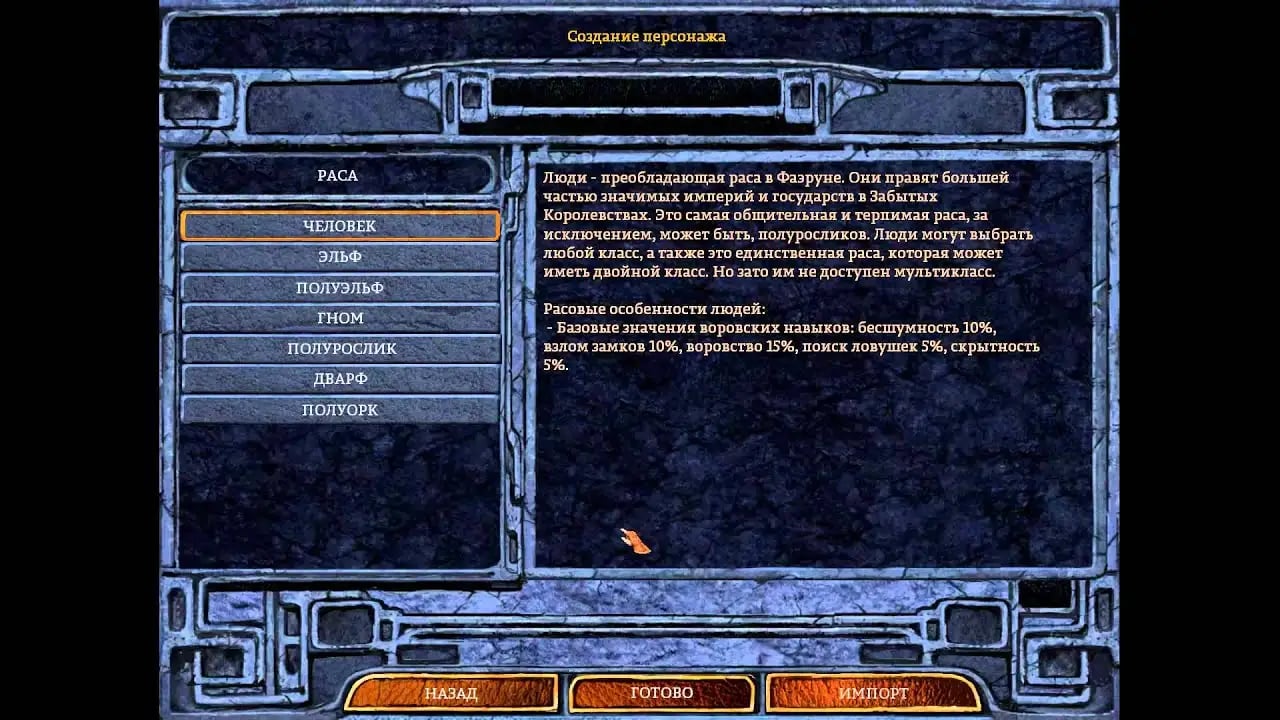
Task: Choose the Эльф race
Action: [340, 257]
